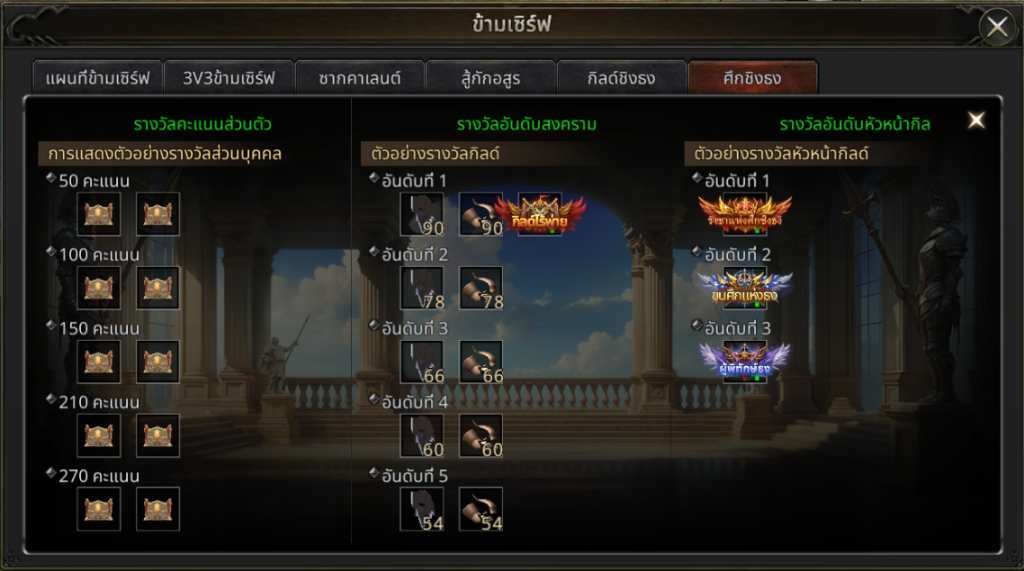Inspect the rank 5 horn reward x54

tap(481, 509)
